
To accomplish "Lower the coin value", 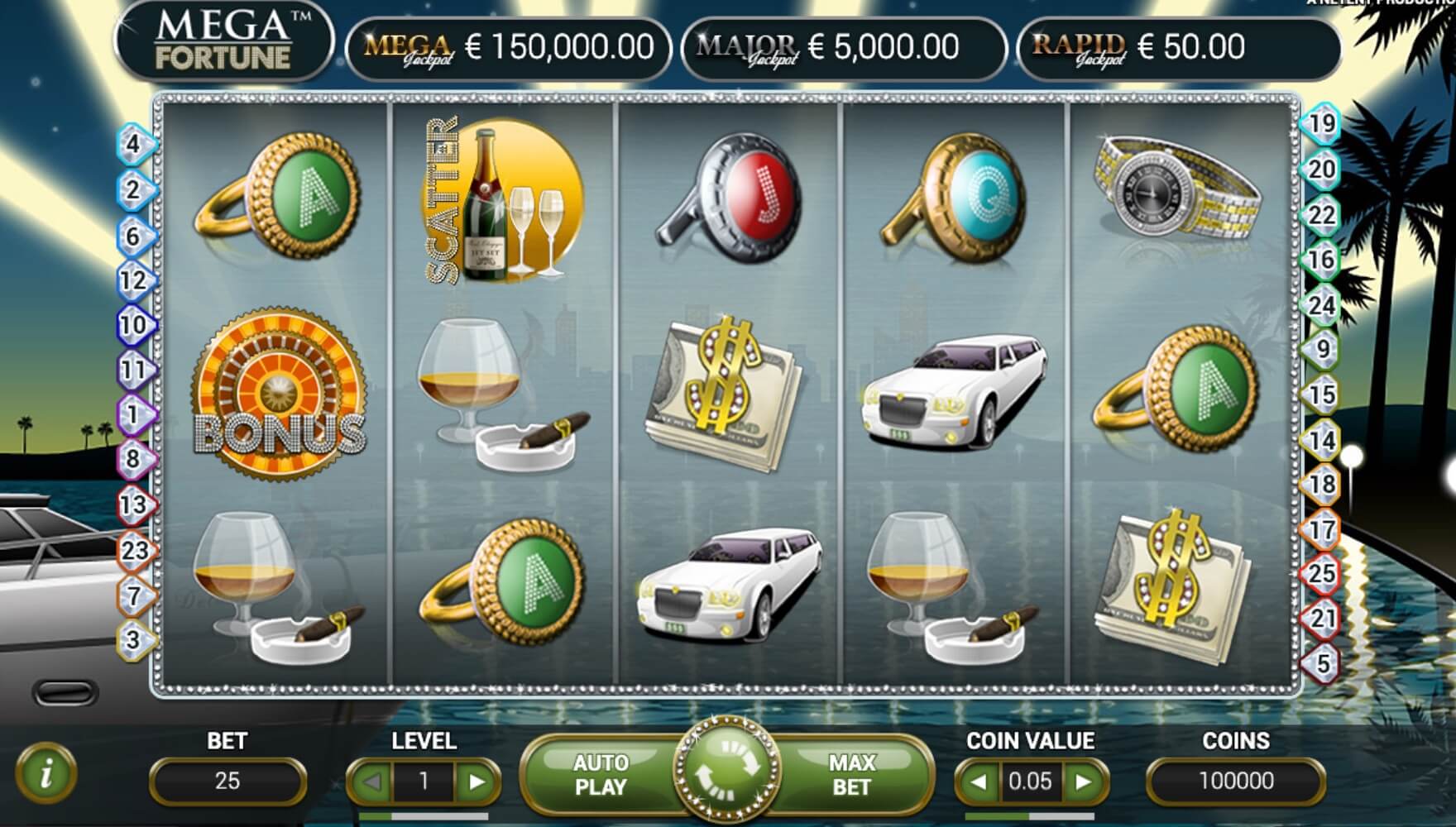I will click(979, 781).
